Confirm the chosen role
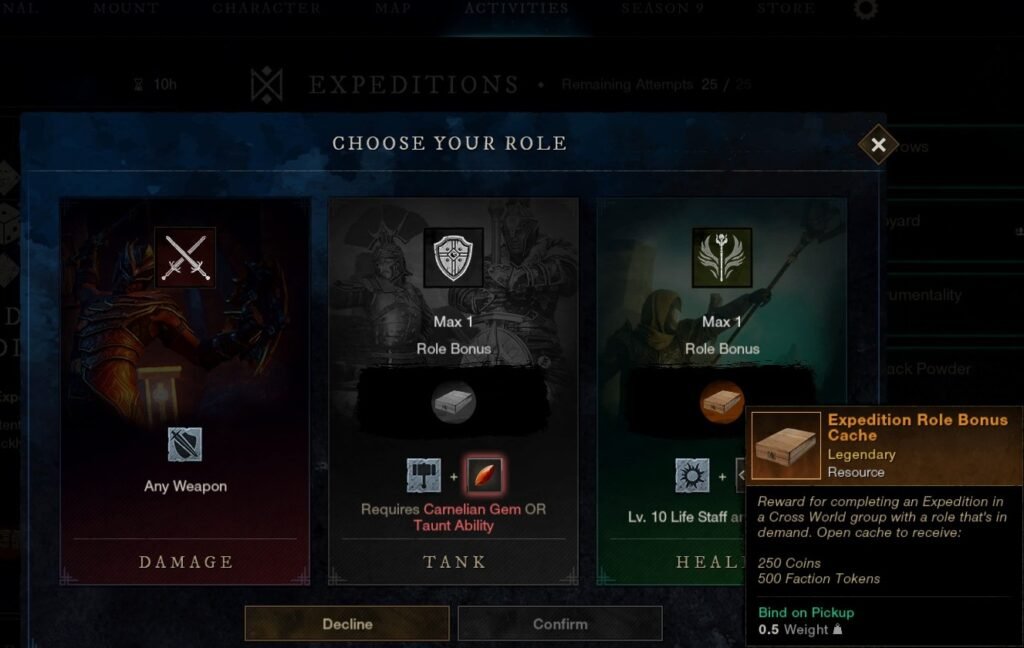 click(560, 624)
